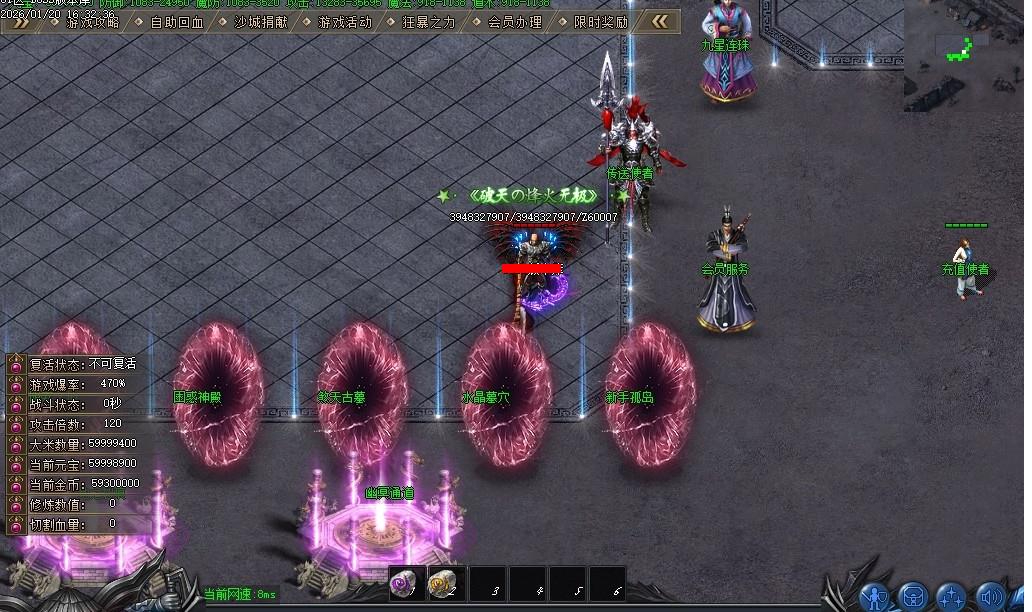Toggle sound with the speaker icon
This screenshot has width=1032, height=612.
coord(990,597)
